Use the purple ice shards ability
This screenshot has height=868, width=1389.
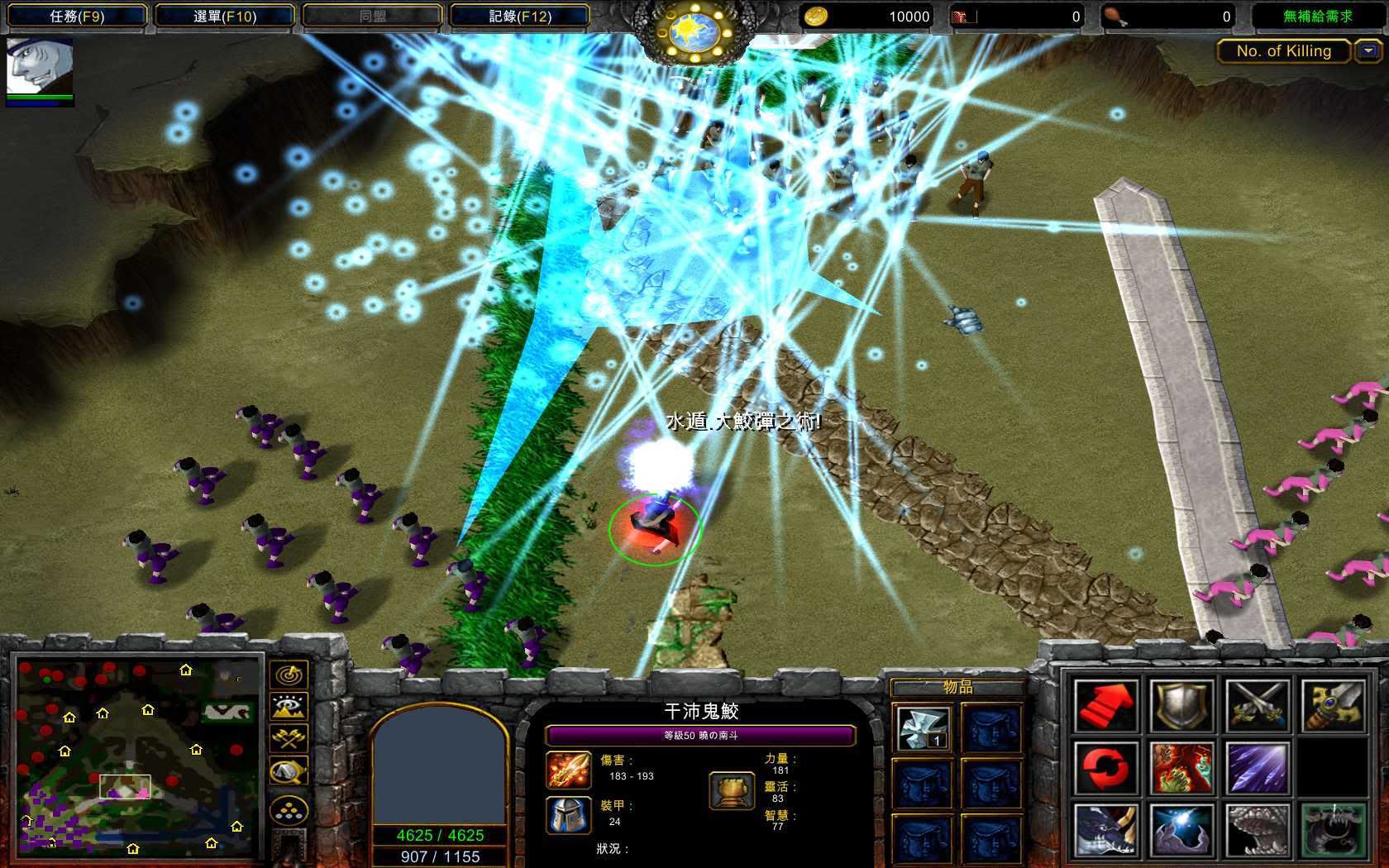coord(1258,768)
